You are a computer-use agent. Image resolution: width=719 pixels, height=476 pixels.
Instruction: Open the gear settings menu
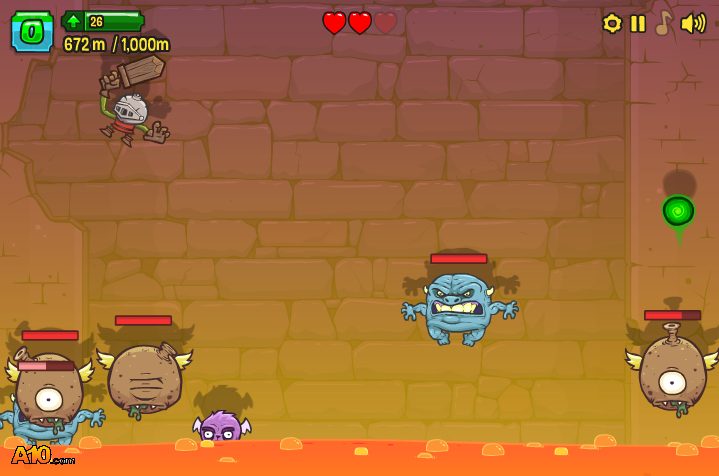612,23
